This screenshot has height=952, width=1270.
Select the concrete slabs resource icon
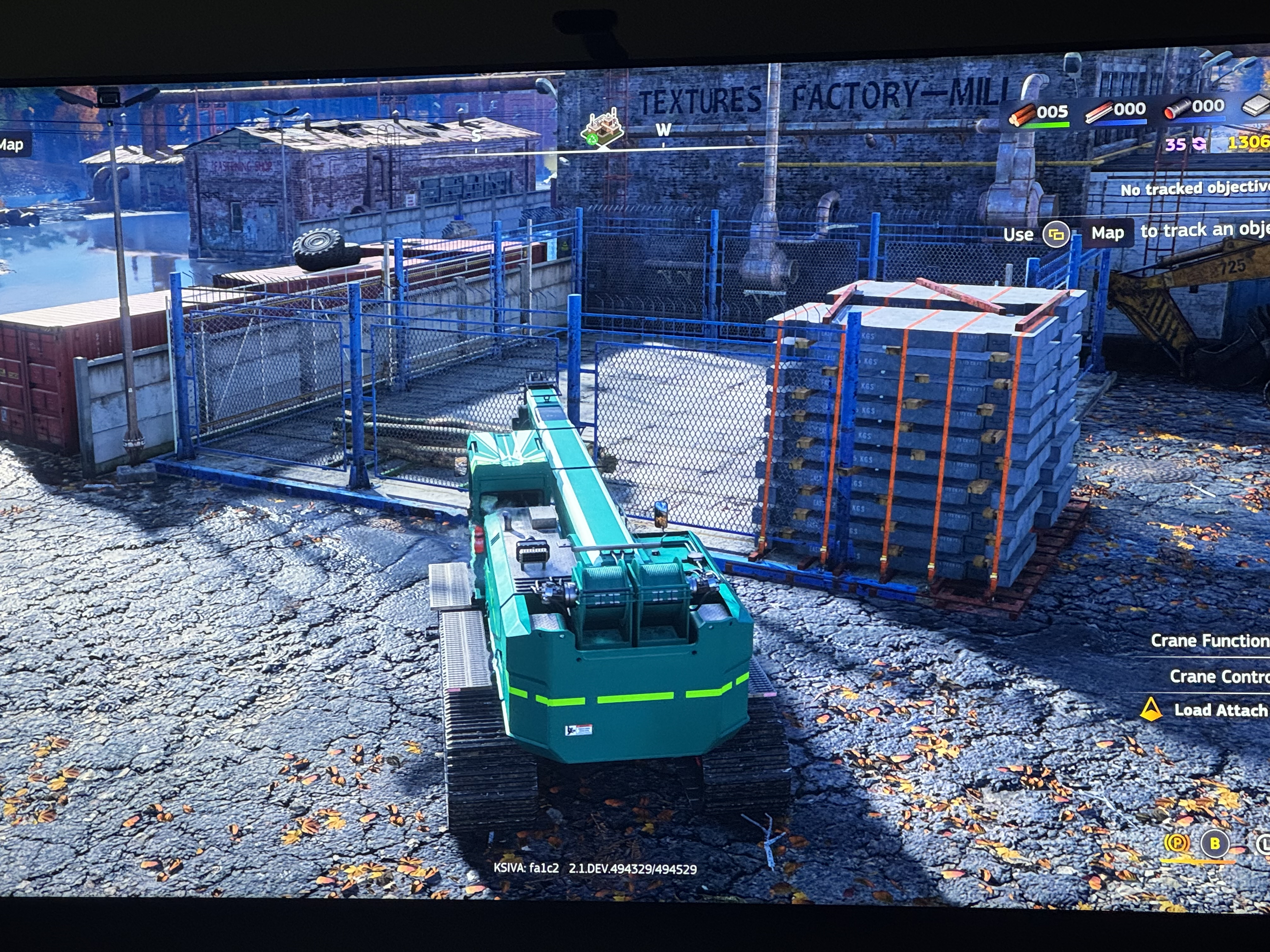coord(1256,106)
